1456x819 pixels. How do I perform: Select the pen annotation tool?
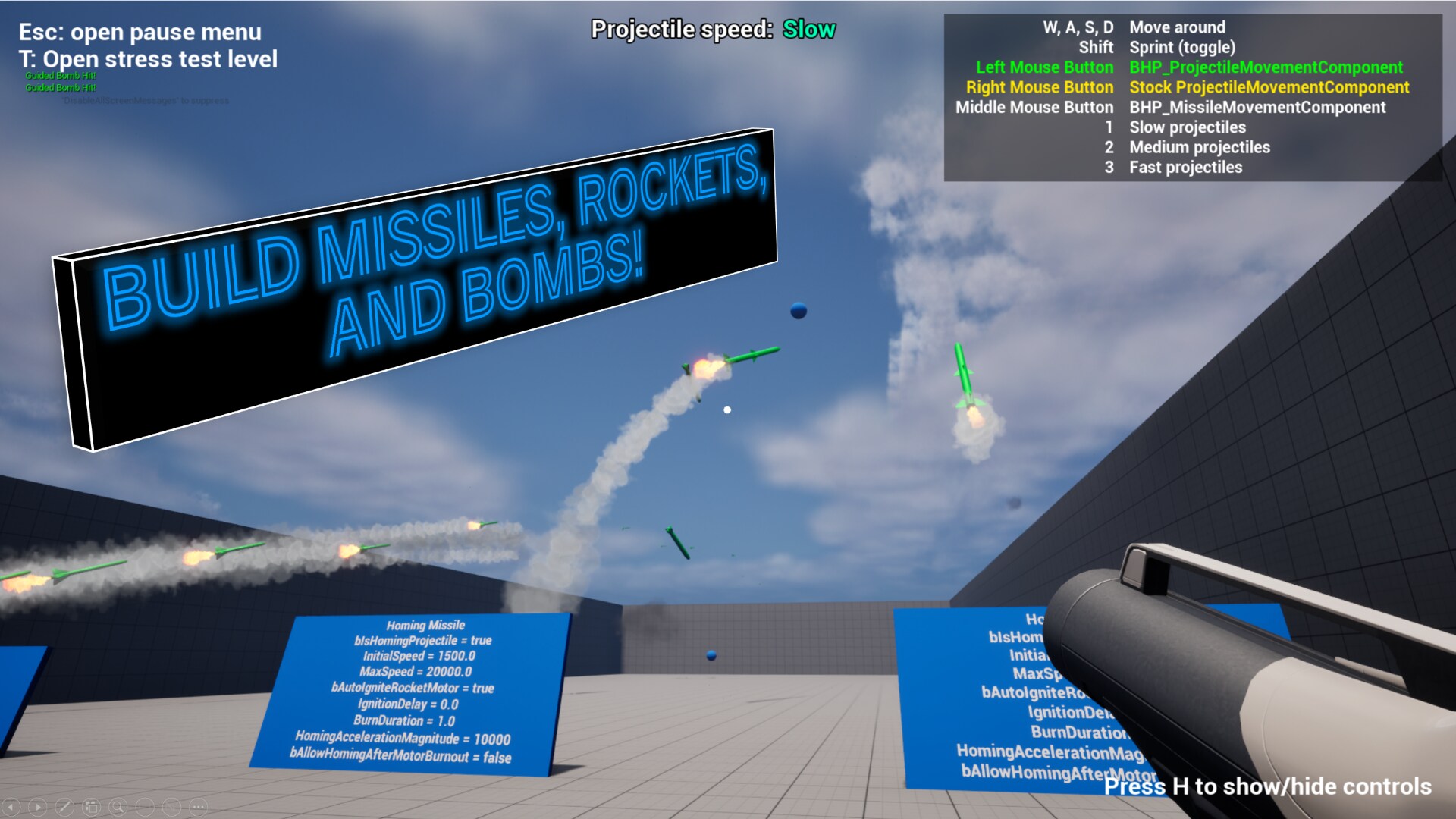click(65, 806)
